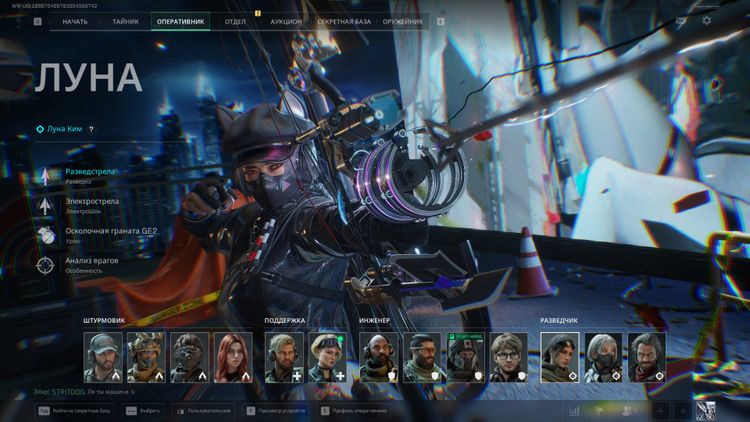Switch to the Оружейник tab
750x422 pixels.
click(x=403, y=20)
